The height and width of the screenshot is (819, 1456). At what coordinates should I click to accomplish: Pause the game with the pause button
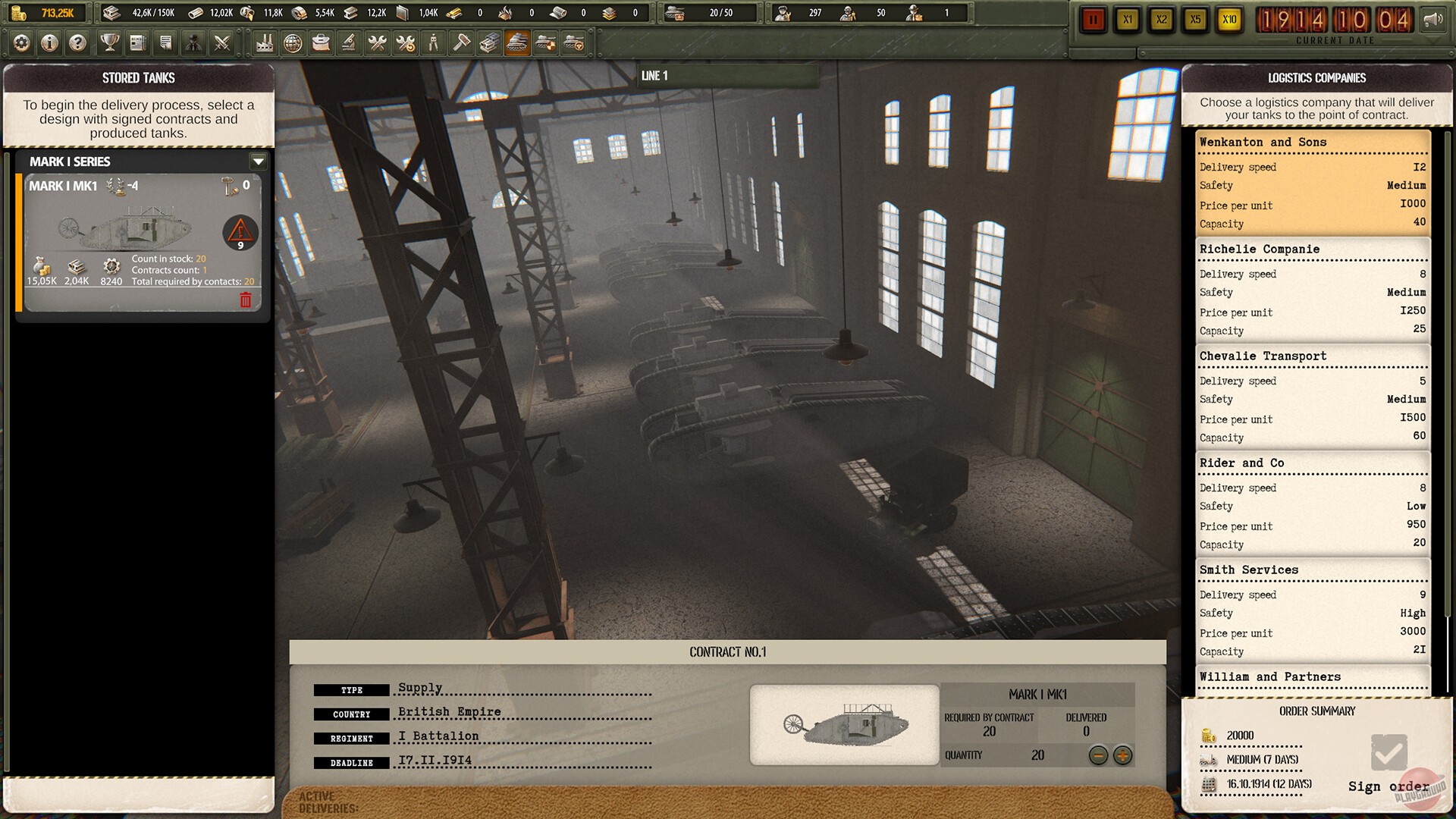pos(1093,20)
